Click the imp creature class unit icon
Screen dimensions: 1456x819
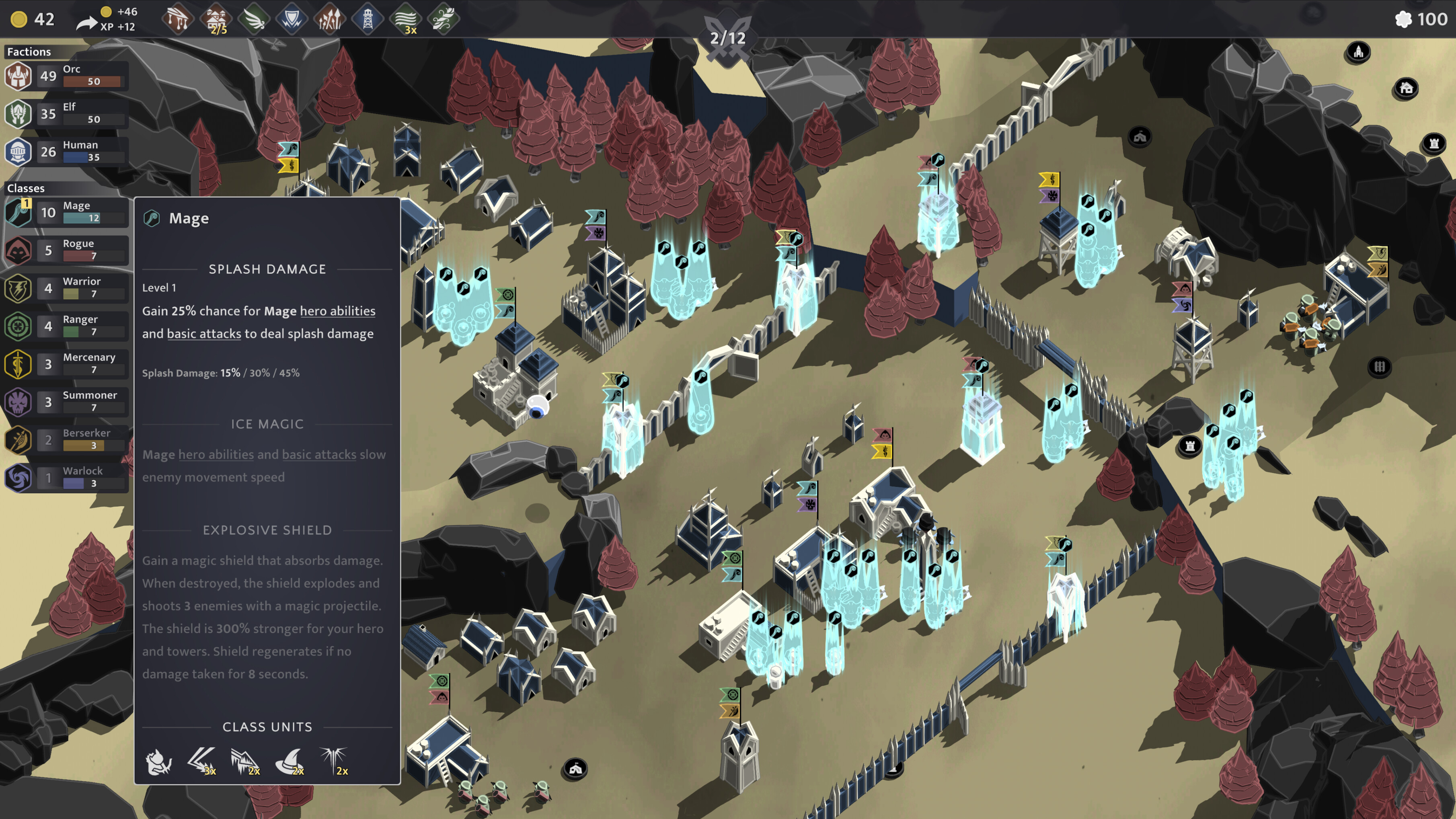[x=159, y=762]
